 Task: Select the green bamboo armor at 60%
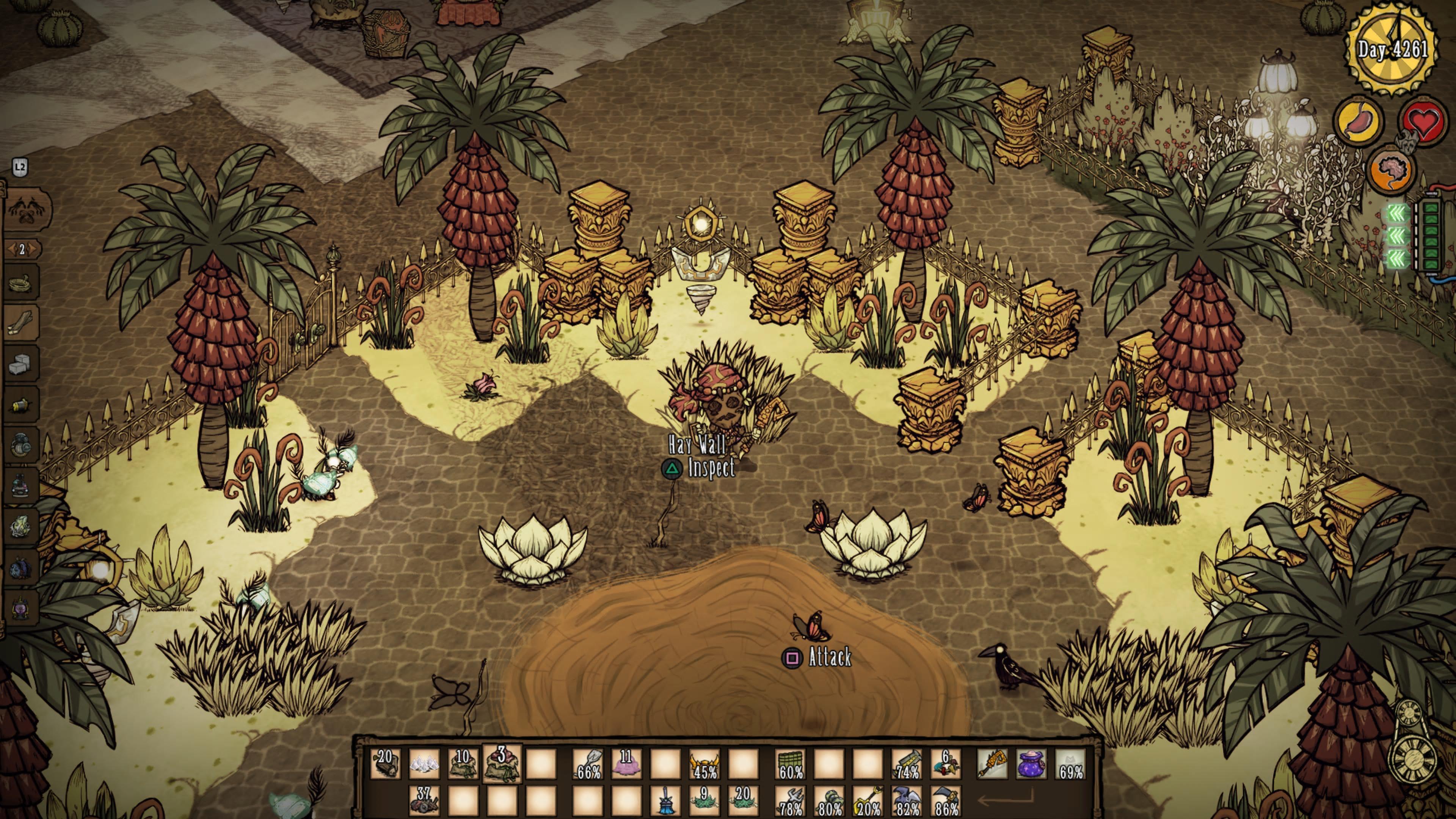coord(791,764)
